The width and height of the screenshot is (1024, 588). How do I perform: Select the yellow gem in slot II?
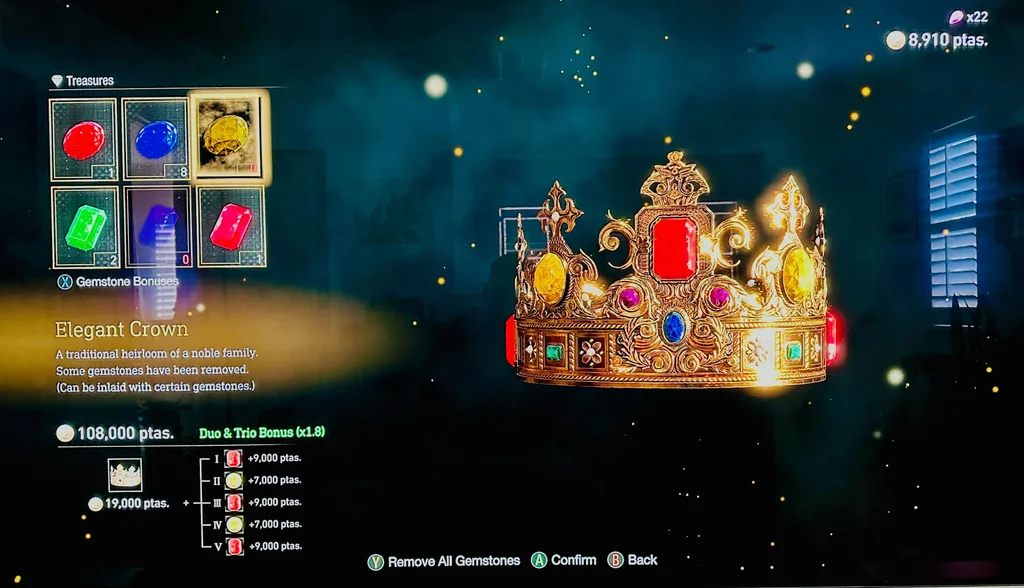pyautogui.click(x=234, y=481)
